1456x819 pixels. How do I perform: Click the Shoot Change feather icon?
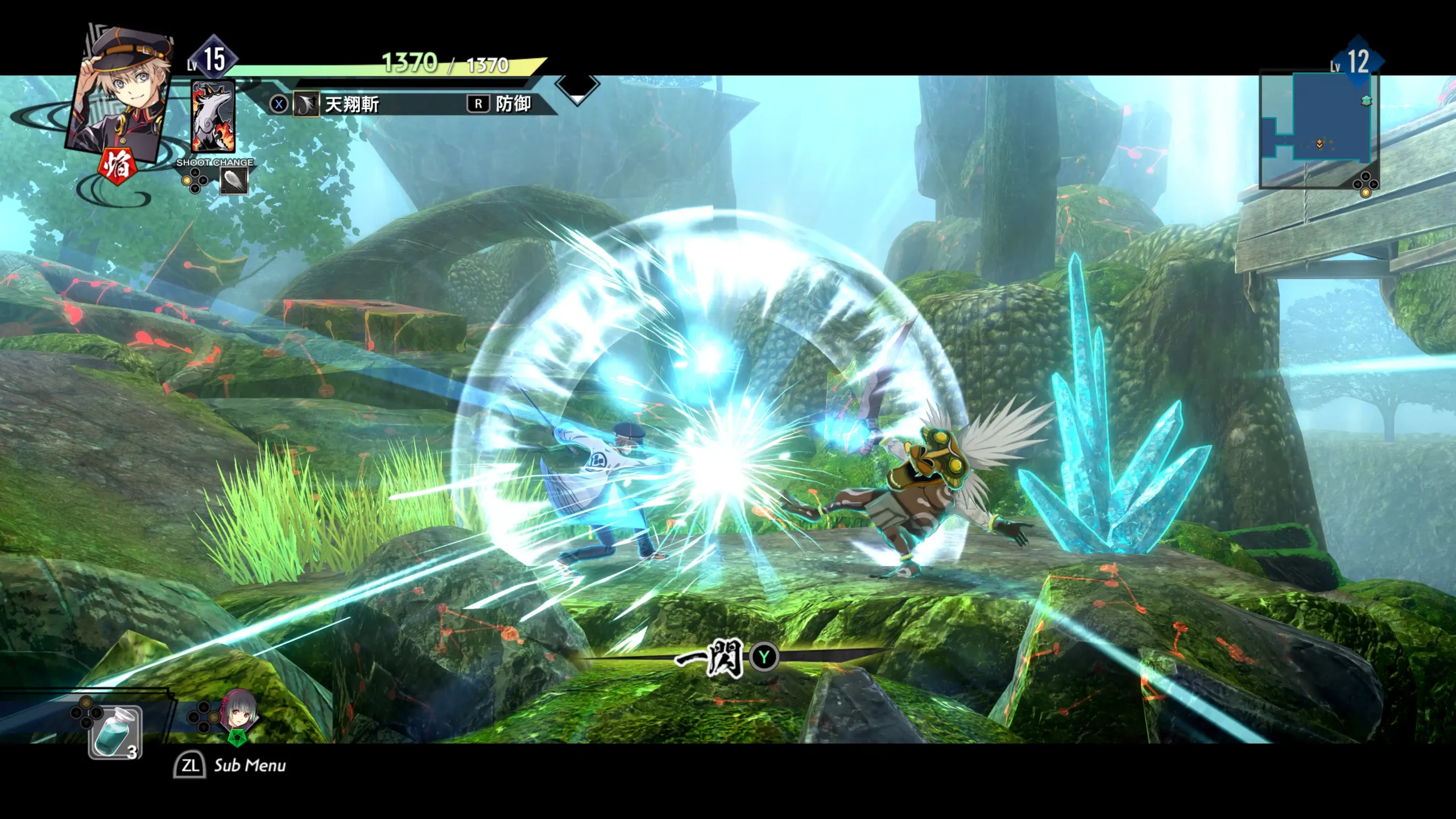pos(234,181)
